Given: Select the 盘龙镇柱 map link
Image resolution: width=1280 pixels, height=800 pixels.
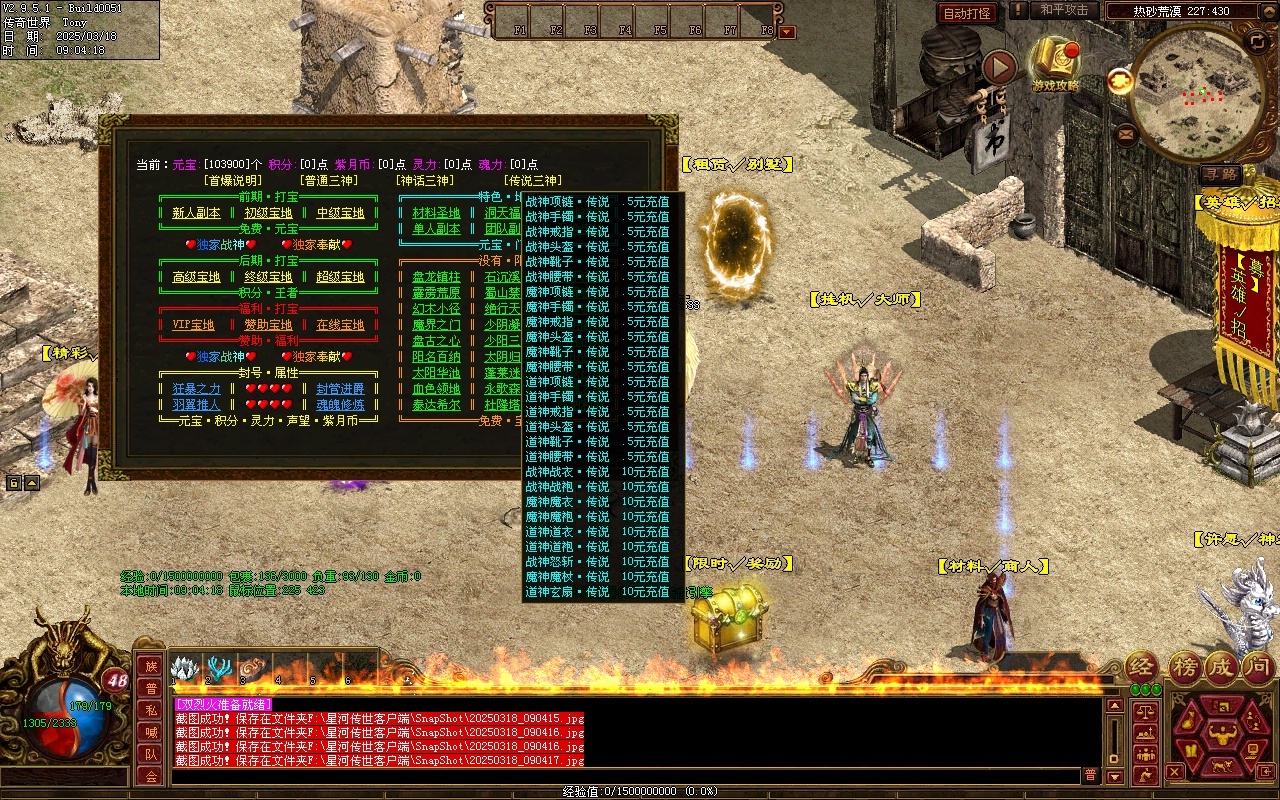Looking at the screenshot, I should click(x=436, y=277).
